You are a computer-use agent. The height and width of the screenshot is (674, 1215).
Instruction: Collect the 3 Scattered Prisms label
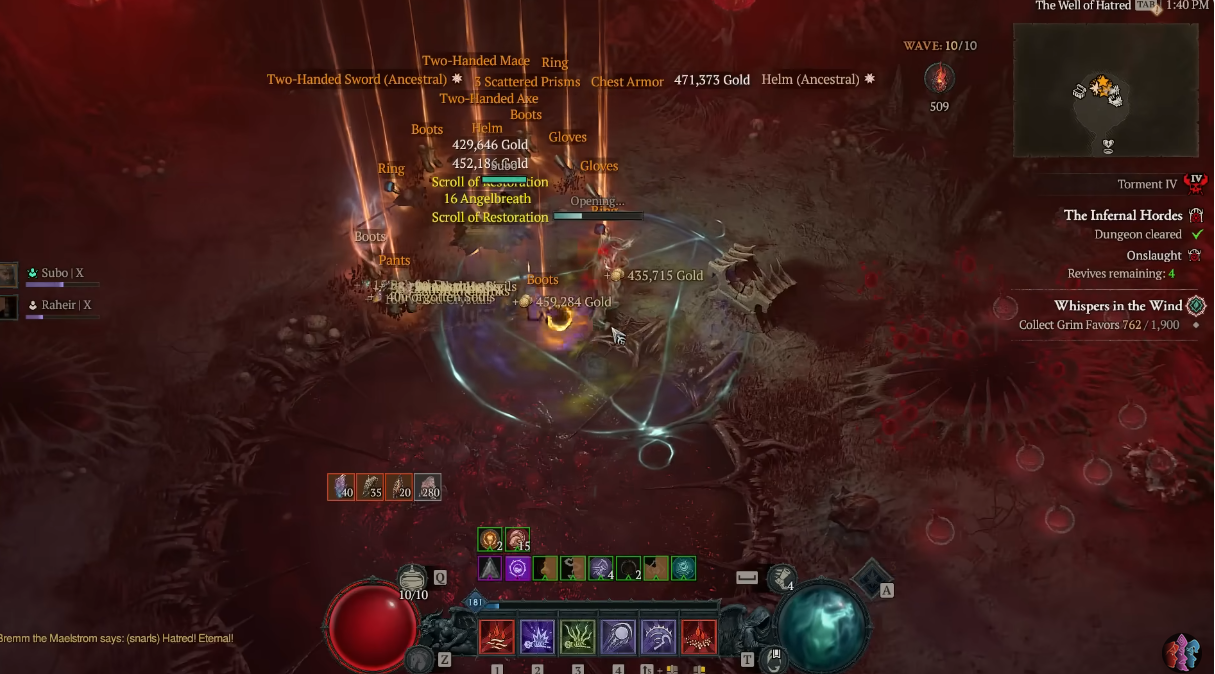(x=527, y=82)
